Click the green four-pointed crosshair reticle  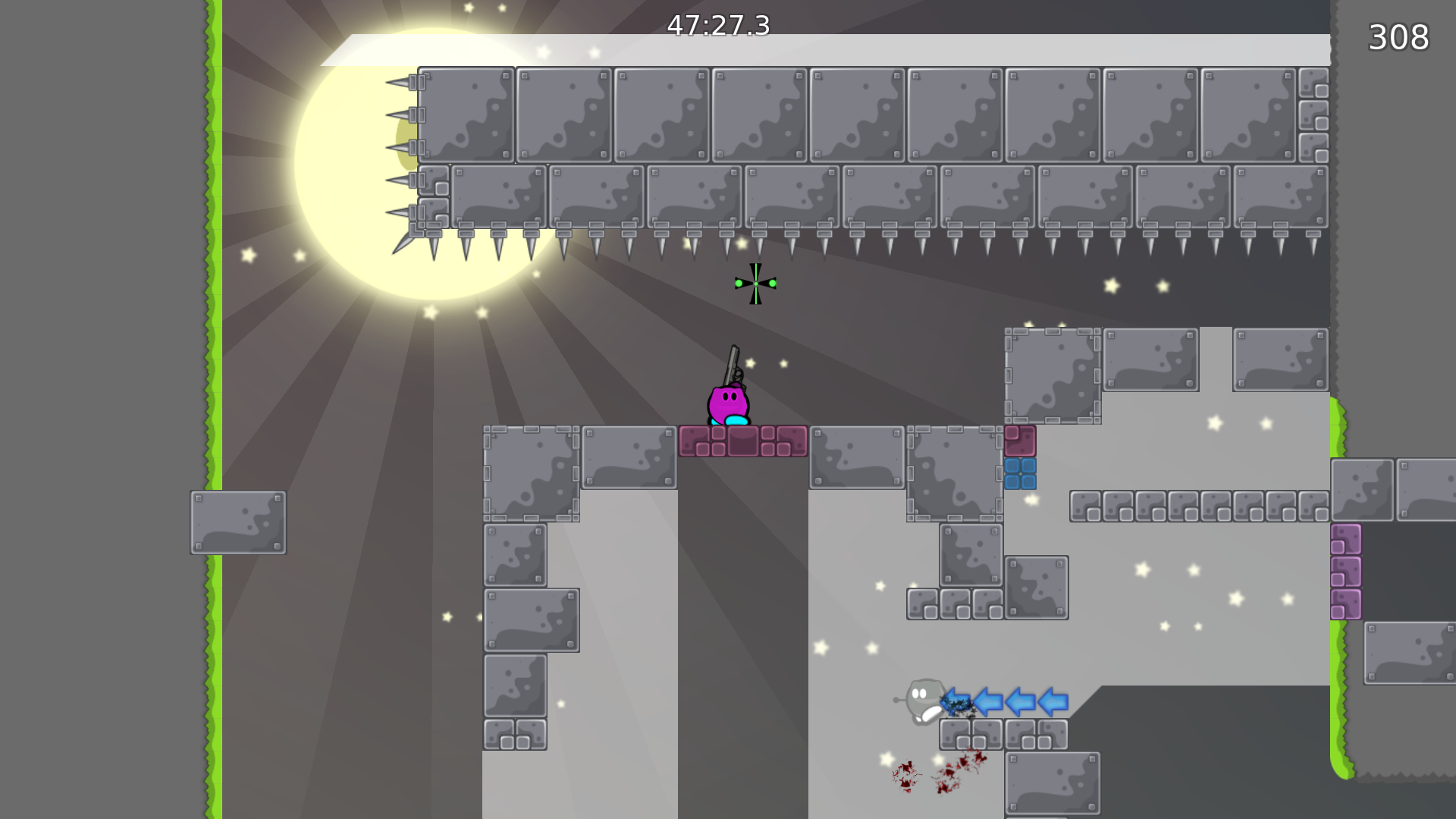(755, 282)
